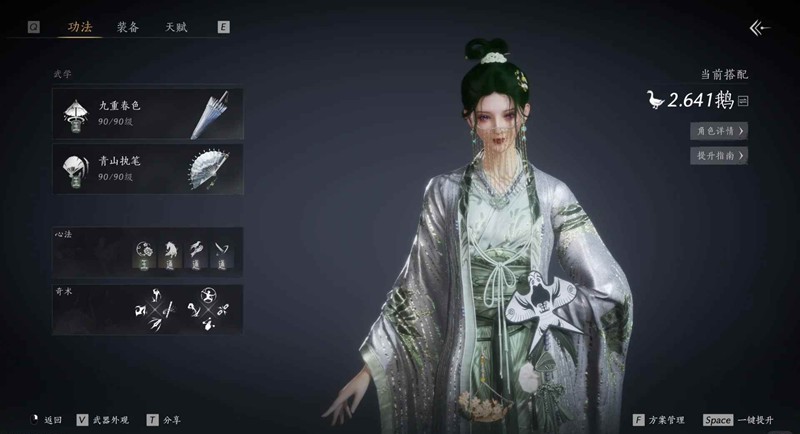
Task: Open the 装备 equipment tab
Action: (128, 27)
